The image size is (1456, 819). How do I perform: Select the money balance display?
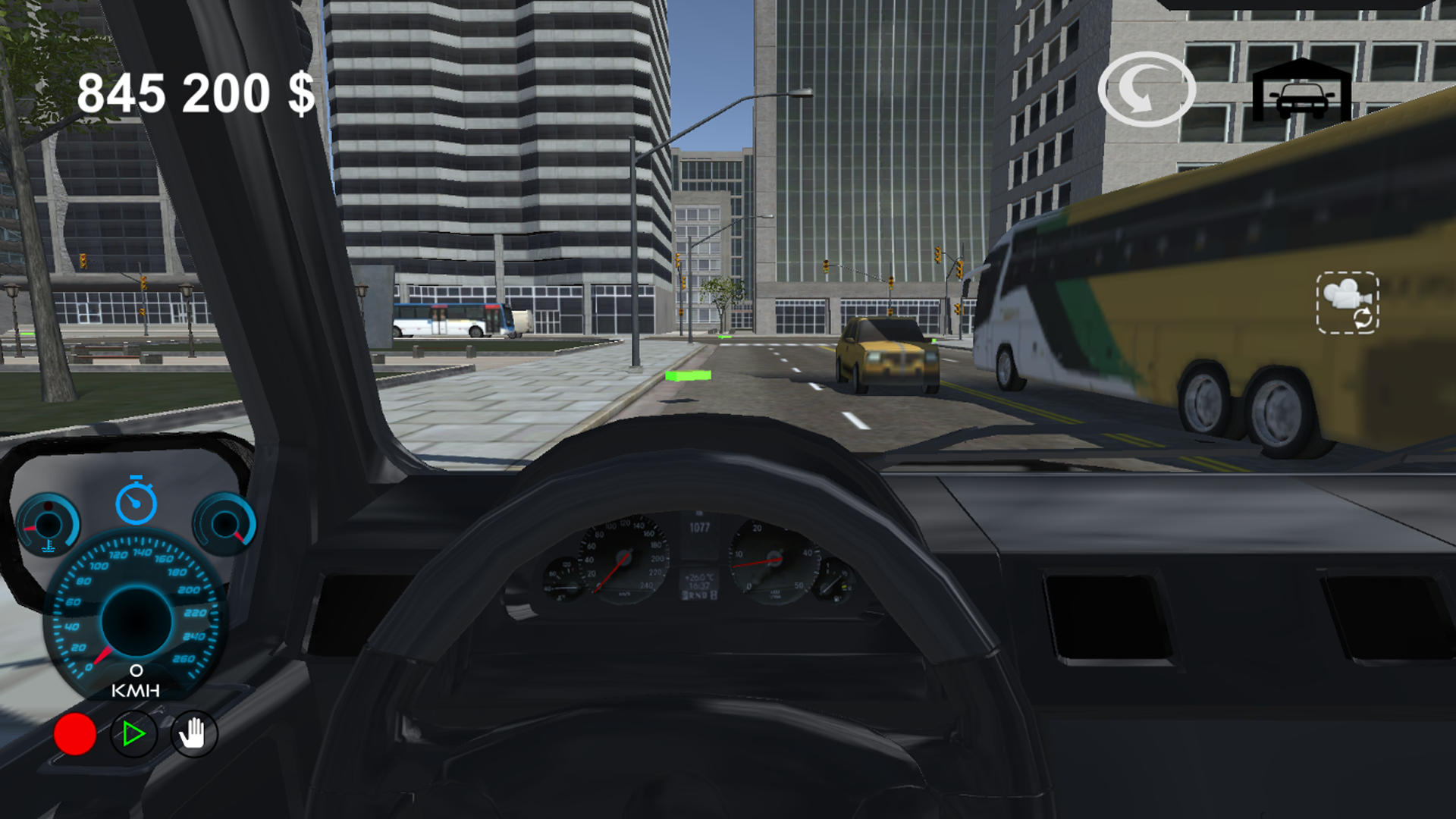pos(196,93)
